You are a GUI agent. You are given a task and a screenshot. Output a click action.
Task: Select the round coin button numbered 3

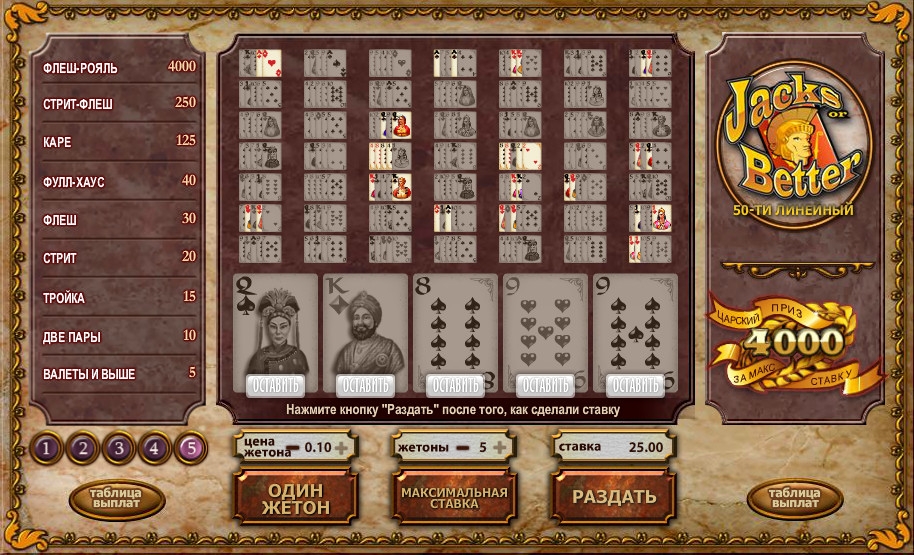(x=118, y=448)
